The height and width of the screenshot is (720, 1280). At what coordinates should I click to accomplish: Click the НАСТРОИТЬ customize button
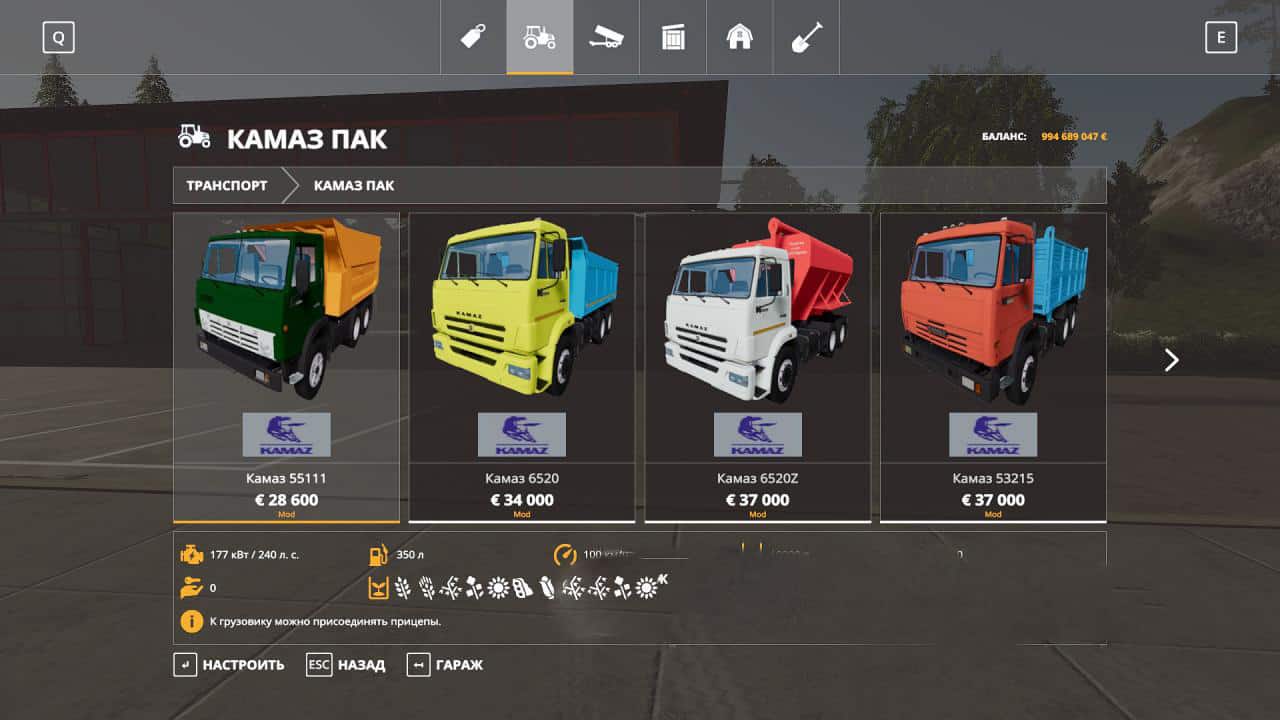229,665
